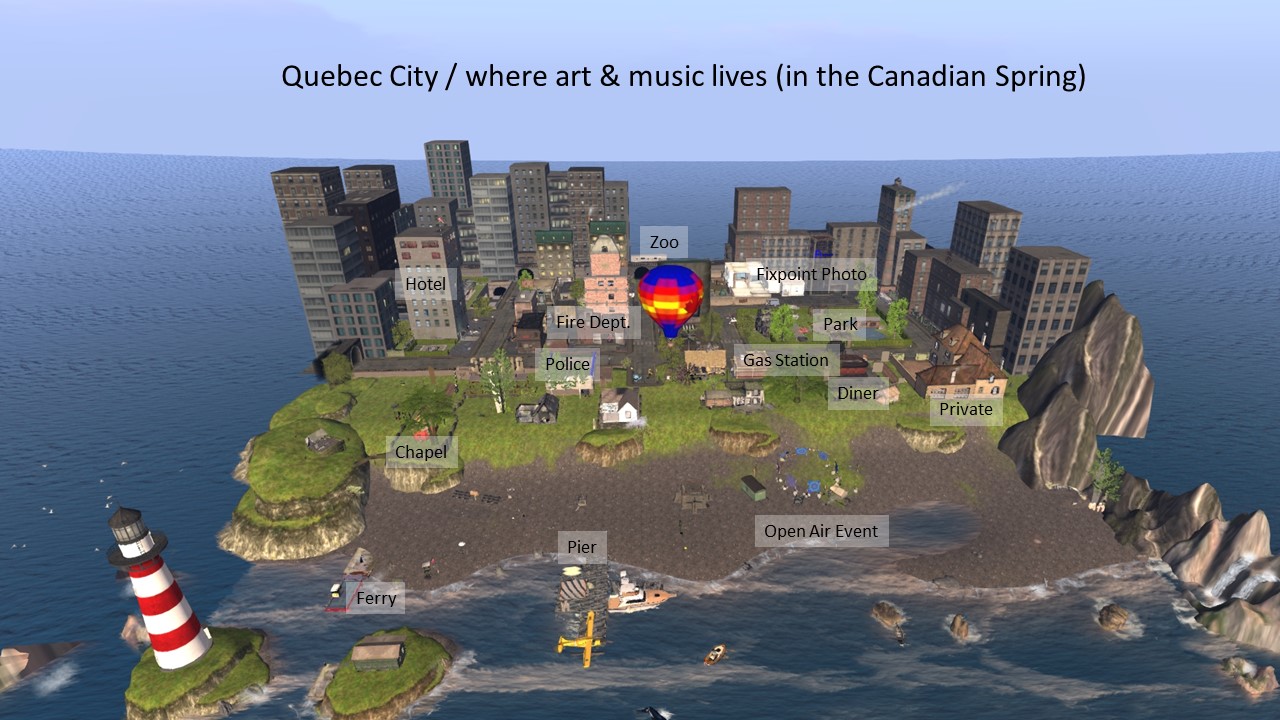This screenshot has height=720, width=1280.
Task: Select the Ferry map label
Action: (376, 599)
